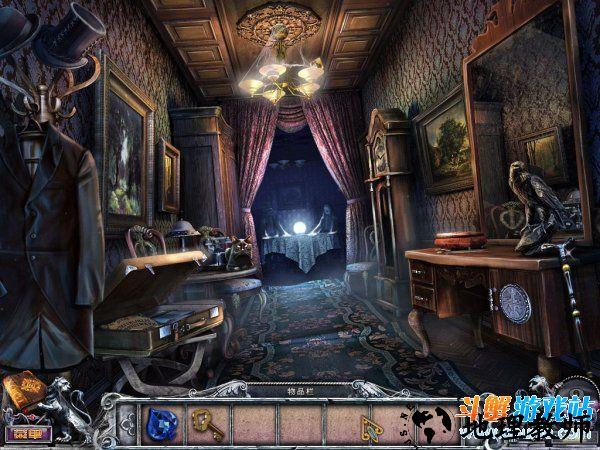Viewport: 600px width, 450px height.
Task: Select the blue gem in inventory
Action: (160, 423)
